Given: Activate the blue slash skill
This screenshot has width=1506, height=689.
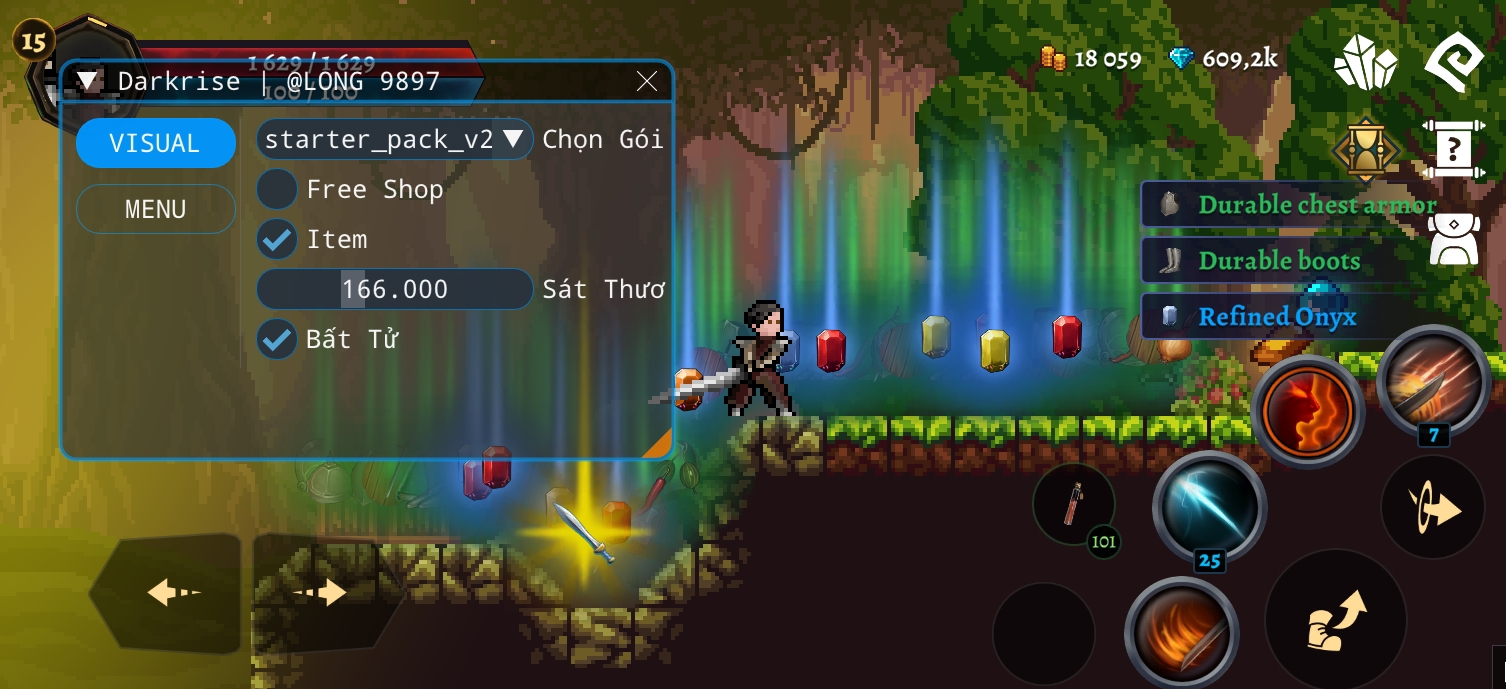Looking at the screenshot, I should (x=1209, y=506).
